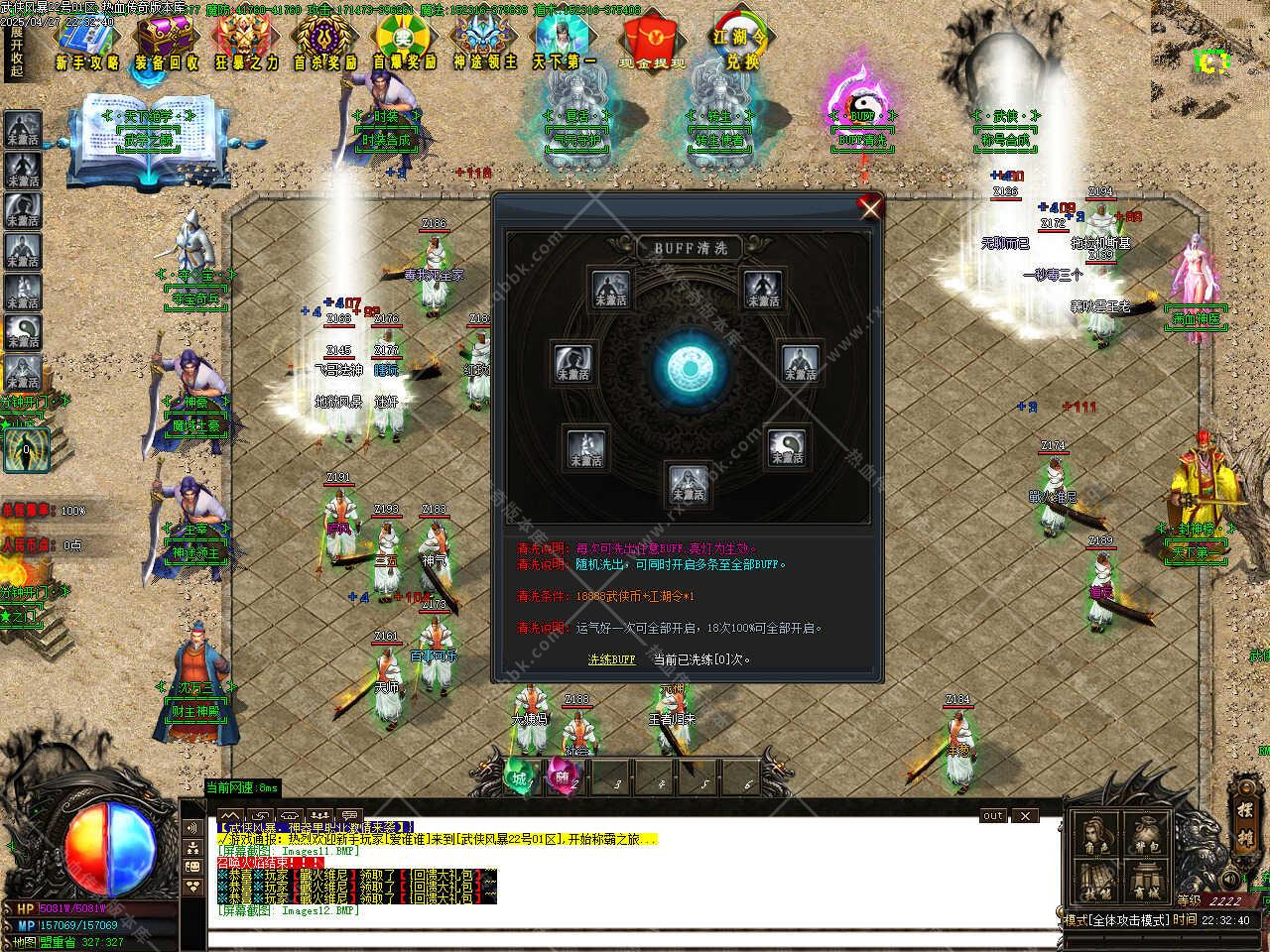Open the 角色 character panel

coord(1095,834)
